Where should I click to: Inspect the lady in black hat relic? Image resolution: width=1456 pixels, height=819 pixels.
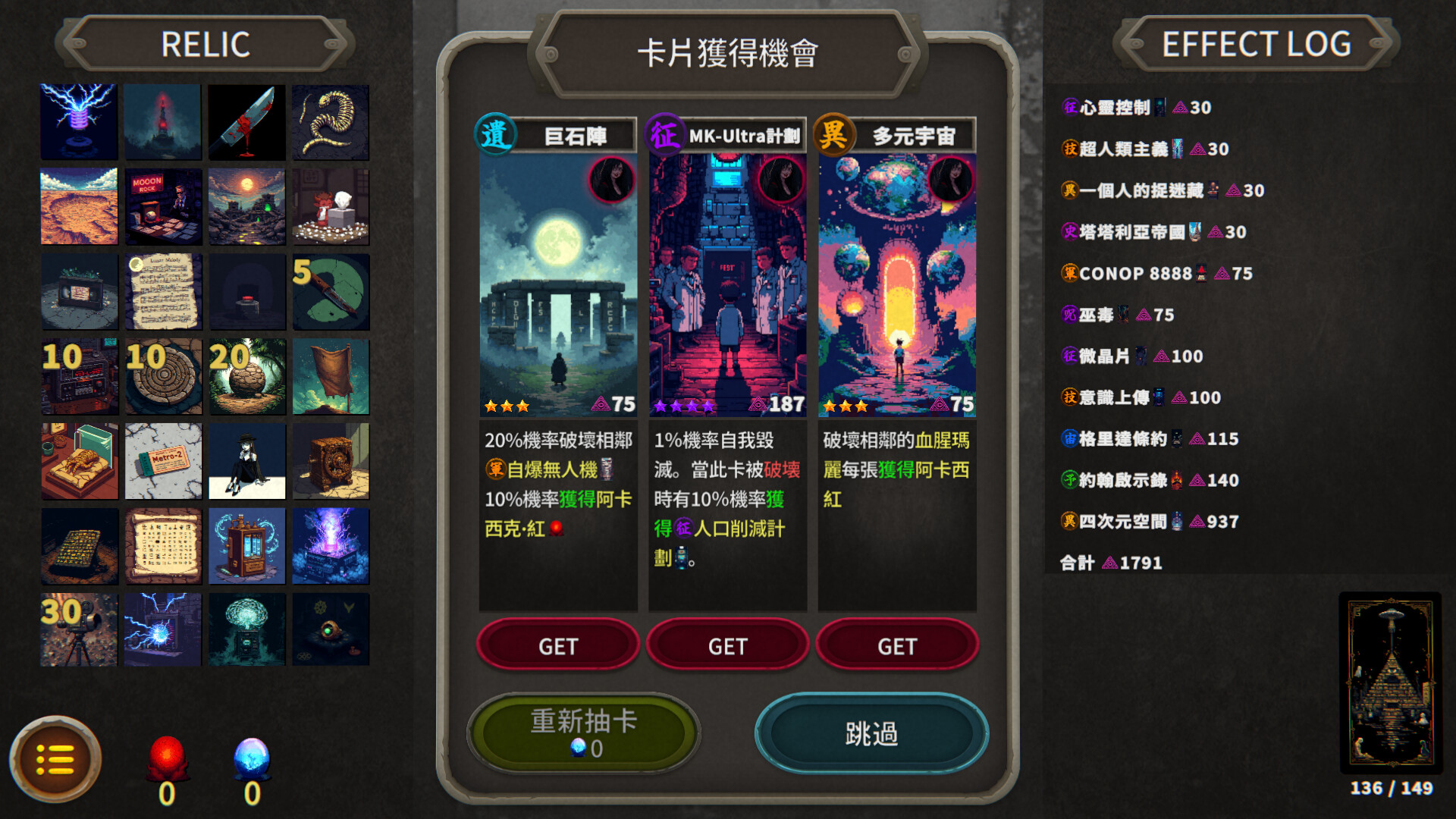[x=246, y=461]
